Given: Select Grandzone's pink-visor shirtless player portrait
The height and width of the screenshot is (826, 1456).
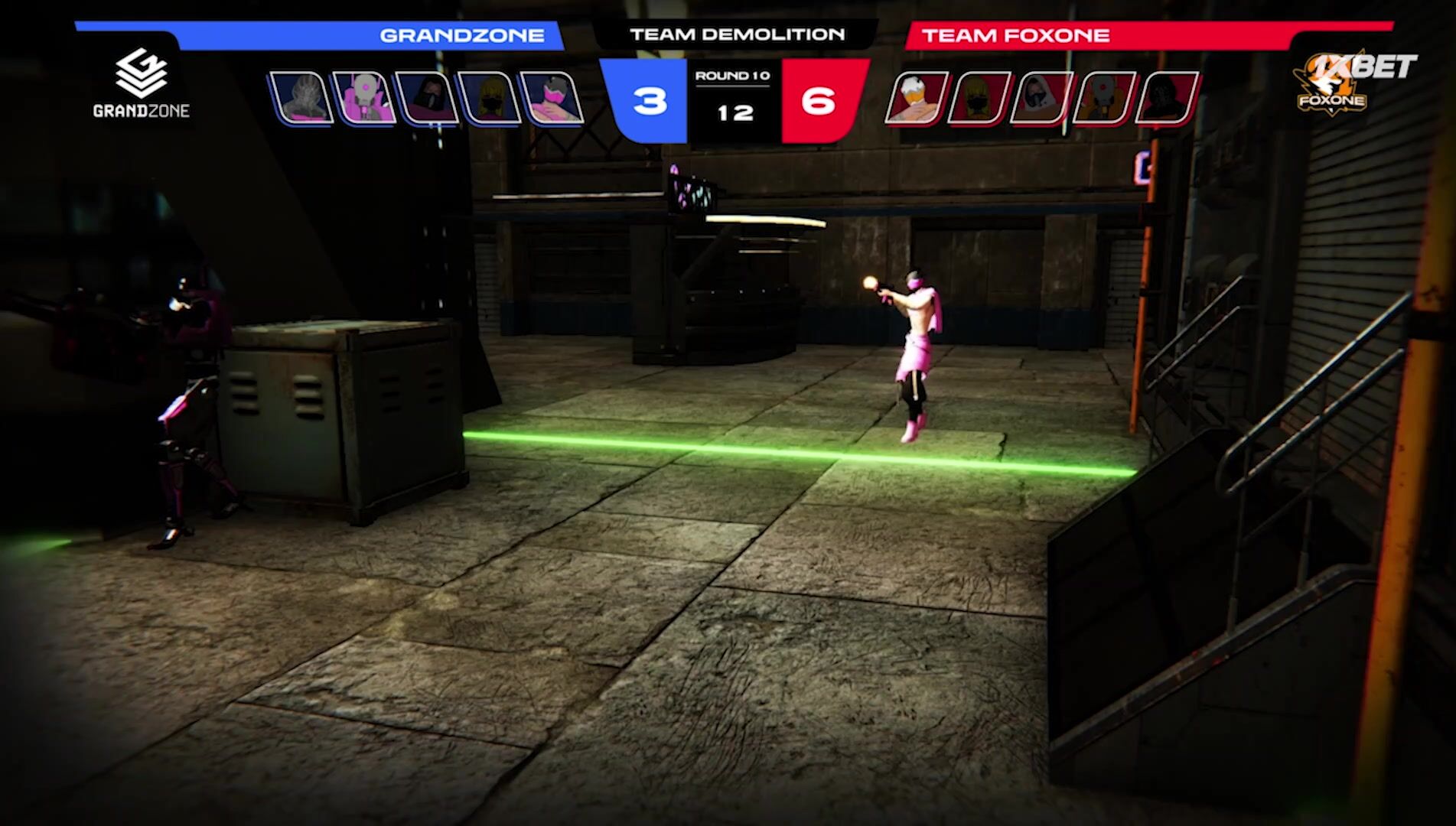Looking at the screenshot, I should [x=552, y=98].
